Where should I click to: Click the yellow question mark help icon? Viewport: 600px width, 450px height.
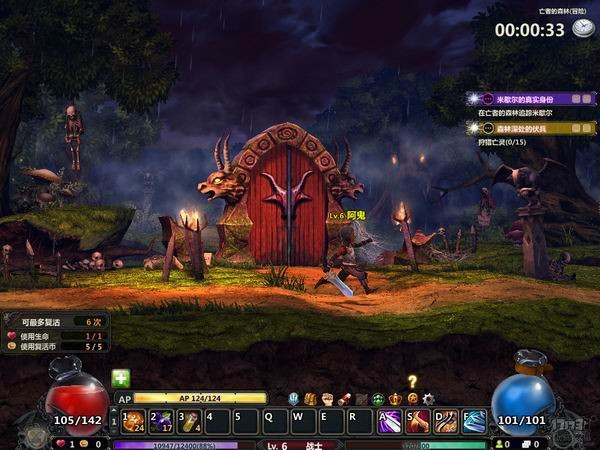click(411, 381)
